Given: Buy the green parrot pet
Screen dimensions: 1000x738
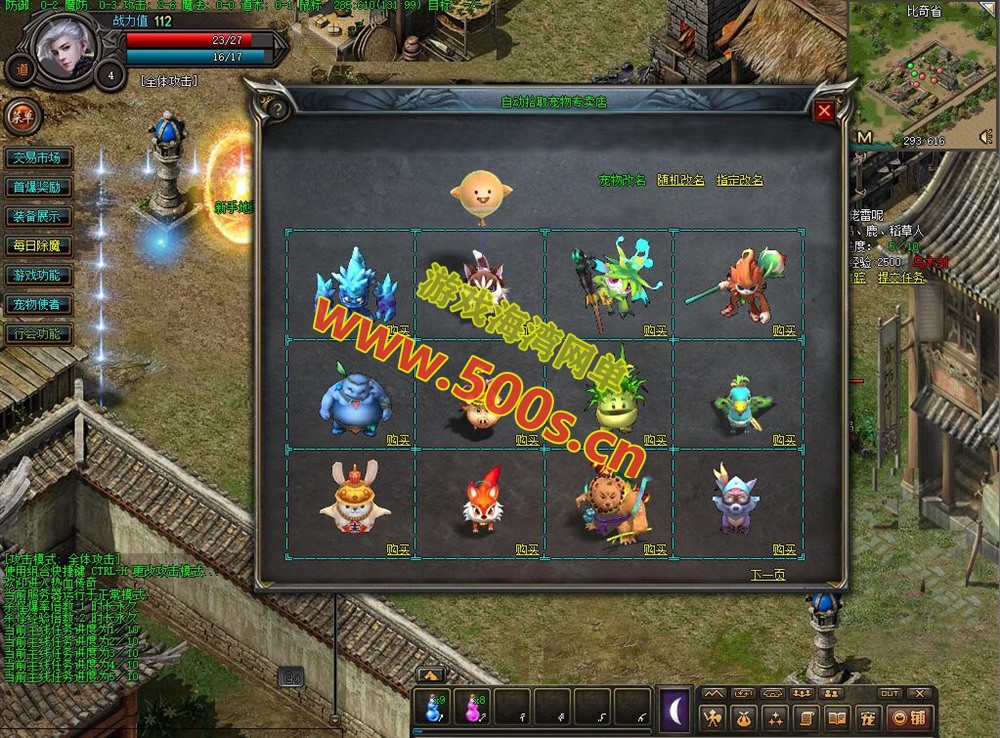Looking at the screenshot, I should (x=784, y=440).
